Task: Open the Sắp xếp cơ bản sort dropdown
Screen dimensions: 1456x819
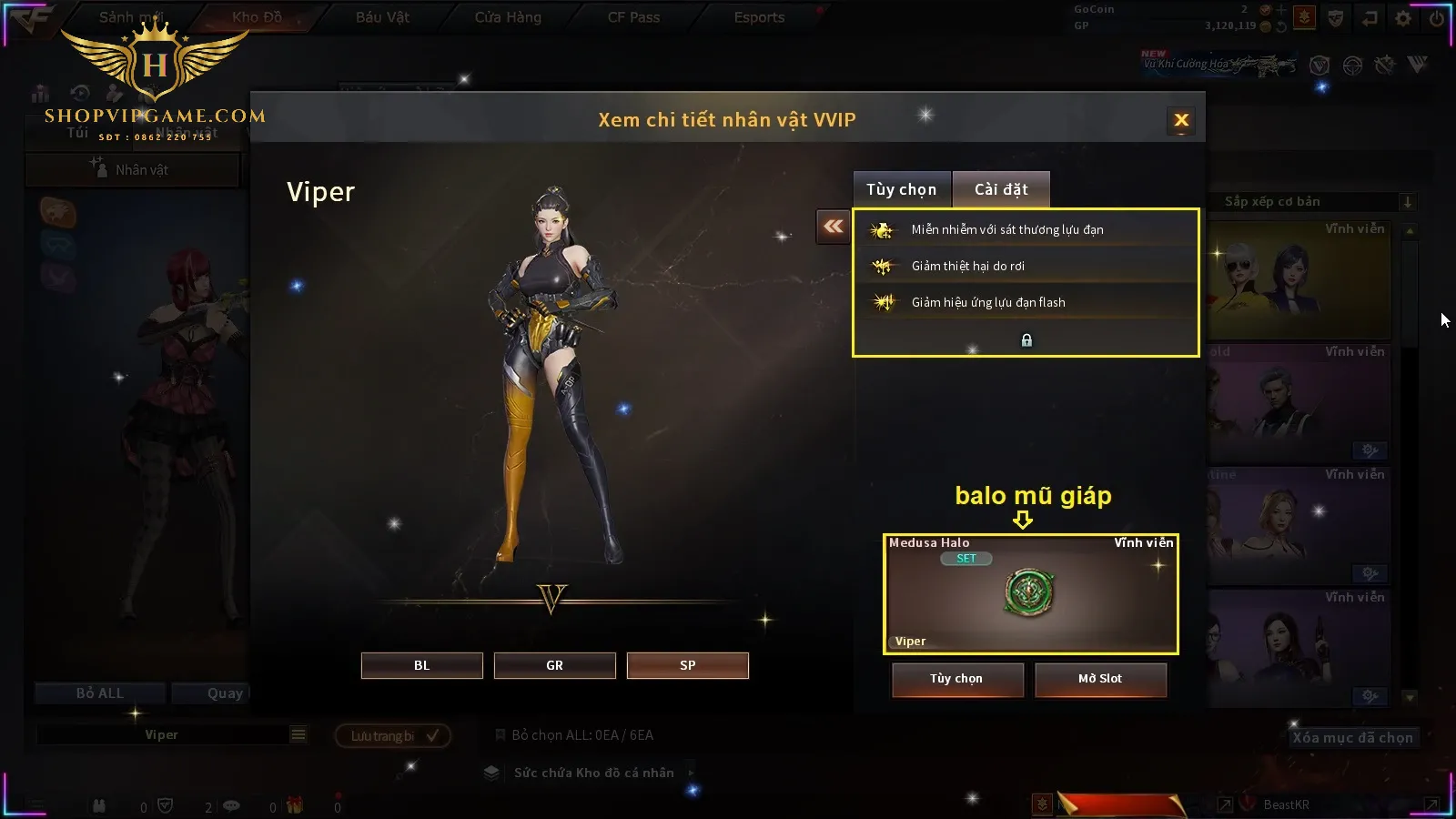Action: pyautogui.click(x=1311, y=202)
